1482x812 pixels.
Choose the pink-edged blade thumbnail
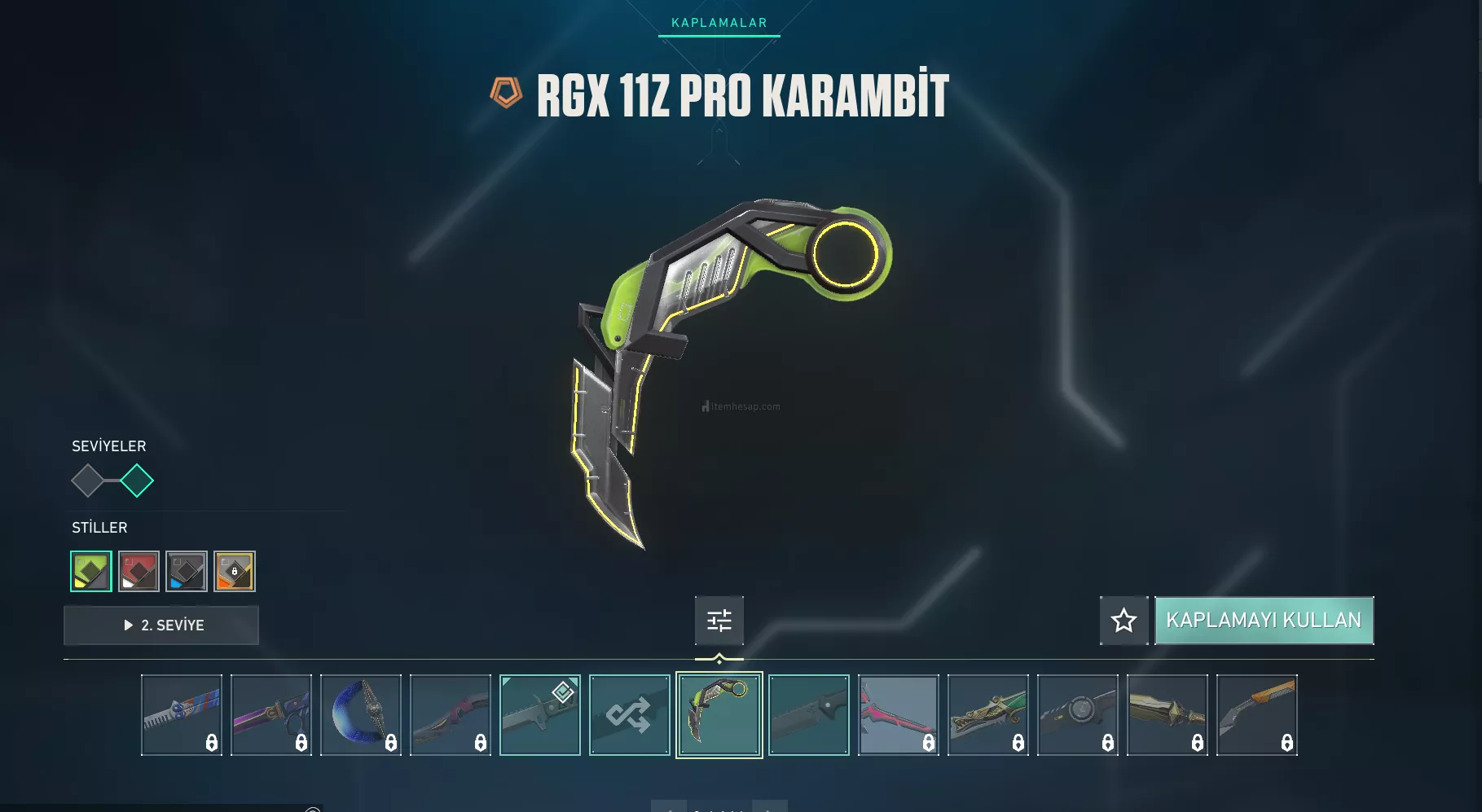(x=898, y=715)
